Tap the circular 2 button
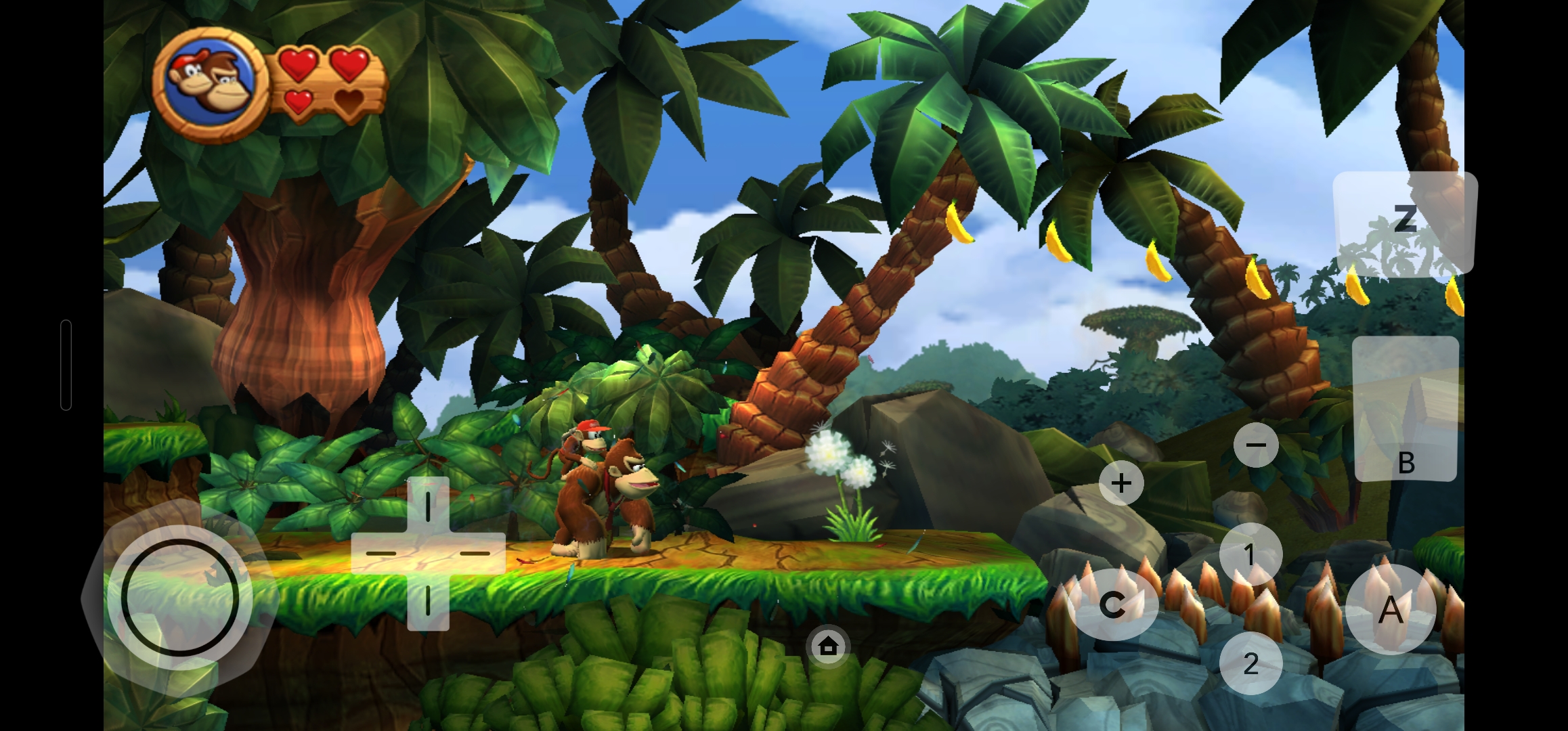This screenshot has height=731, width=1568. [x=1250, y=663]
